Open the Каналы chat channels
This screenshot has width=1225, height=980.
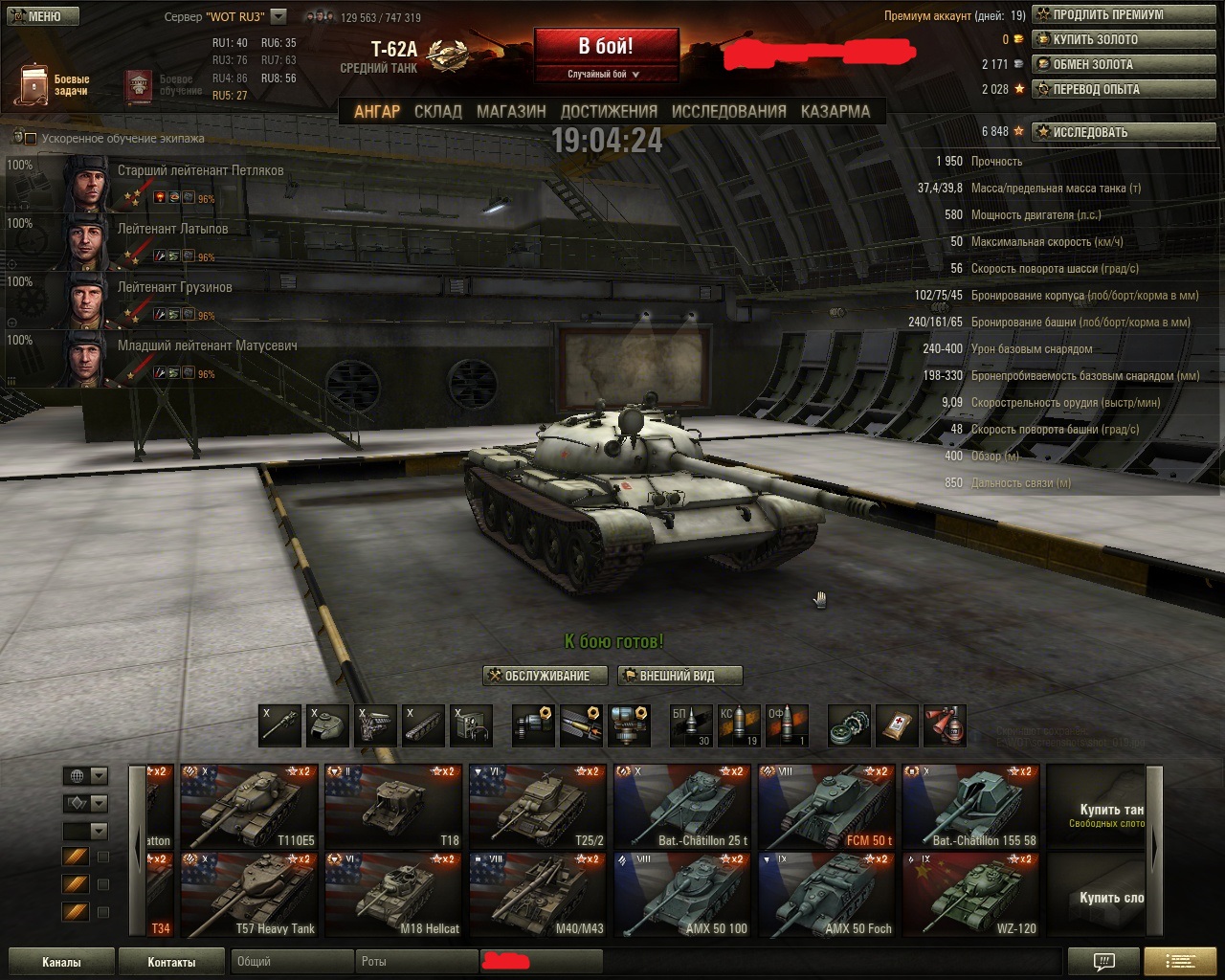(x=61, y=962)
